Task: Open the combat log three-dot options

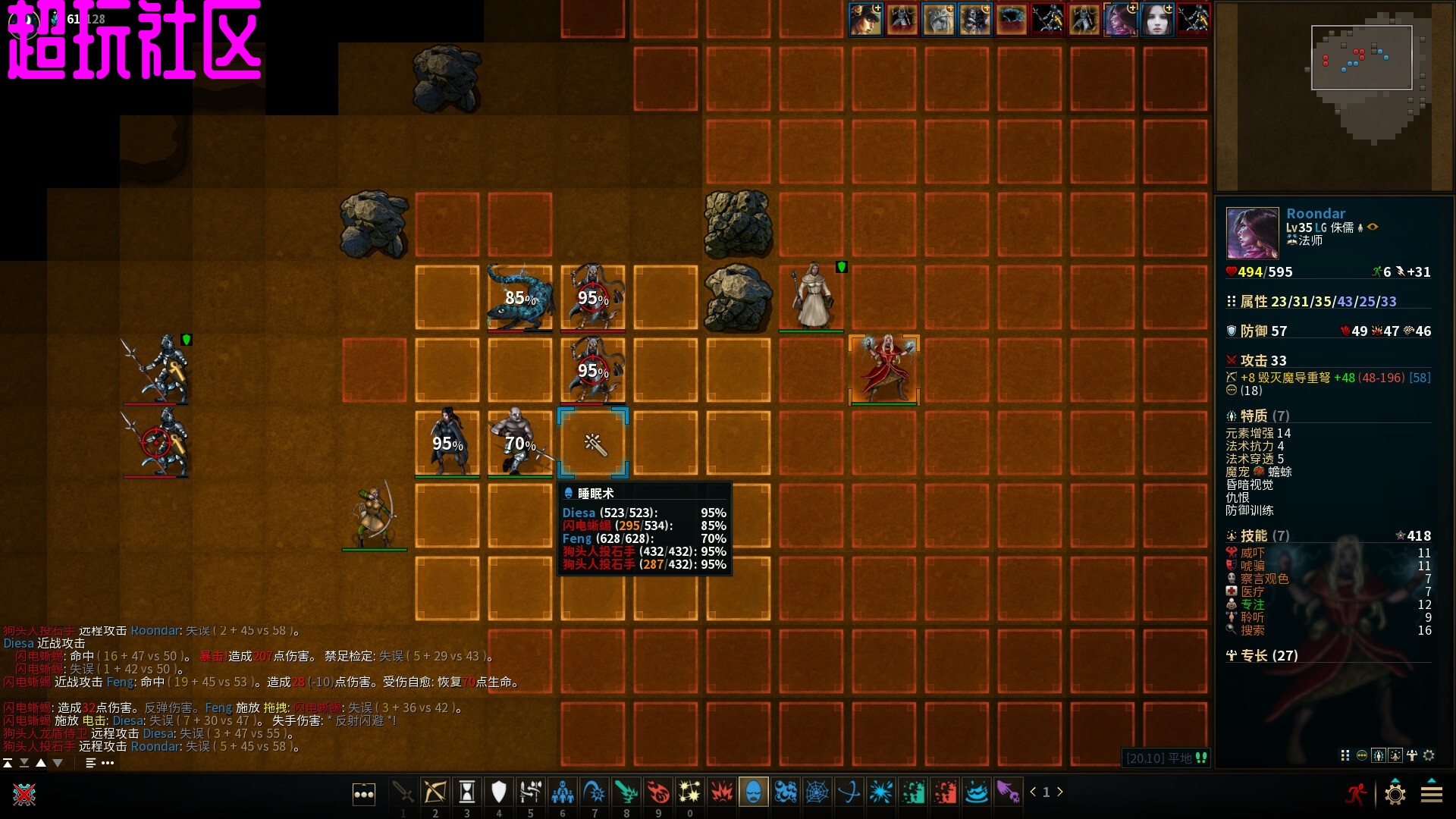Action: tap(108, 763)
